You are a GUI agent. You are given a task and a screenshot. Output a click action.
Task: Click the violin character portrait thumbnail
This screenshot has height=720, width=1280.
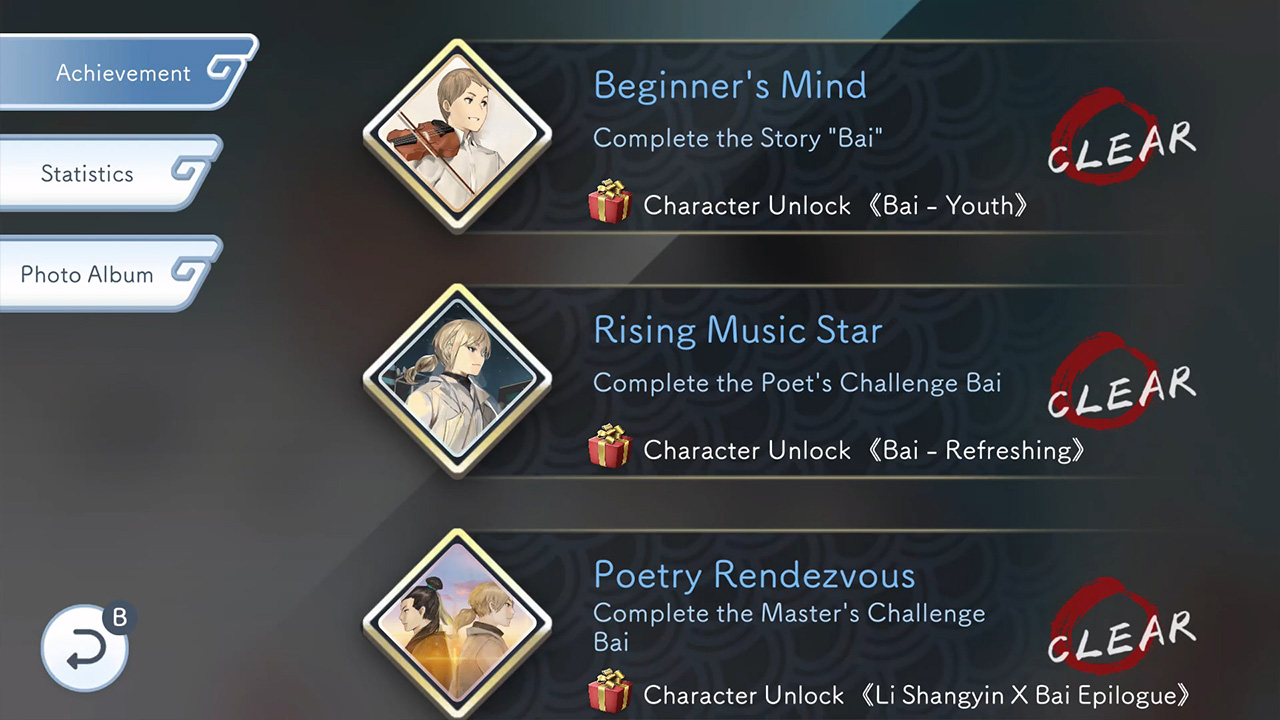458,135
